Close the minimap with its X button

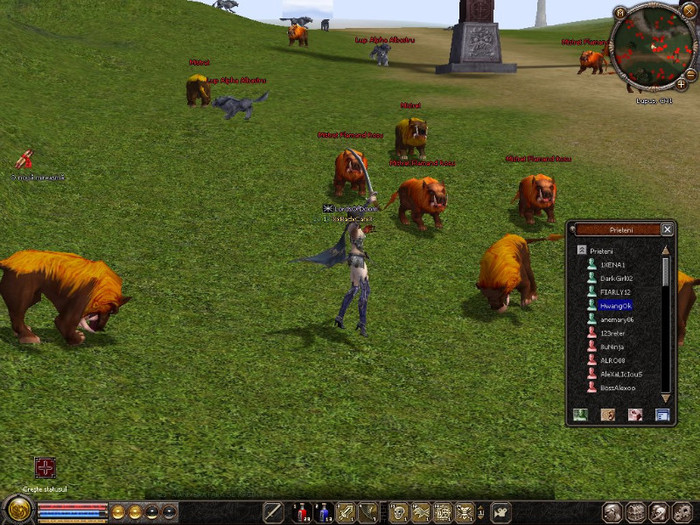(x=688, y=10)
